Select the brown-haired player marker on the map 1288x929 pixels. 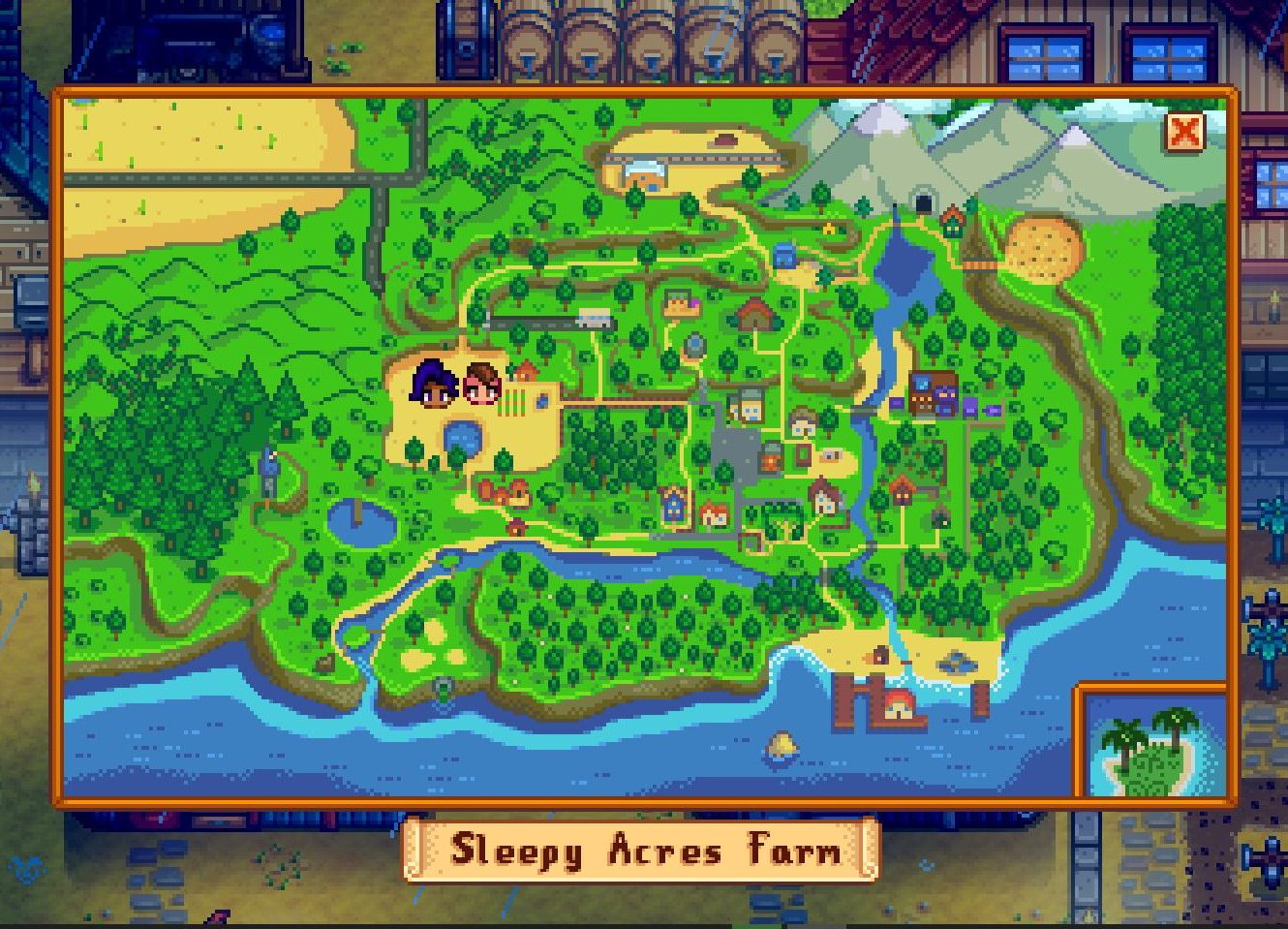click(x=481, y=384)
